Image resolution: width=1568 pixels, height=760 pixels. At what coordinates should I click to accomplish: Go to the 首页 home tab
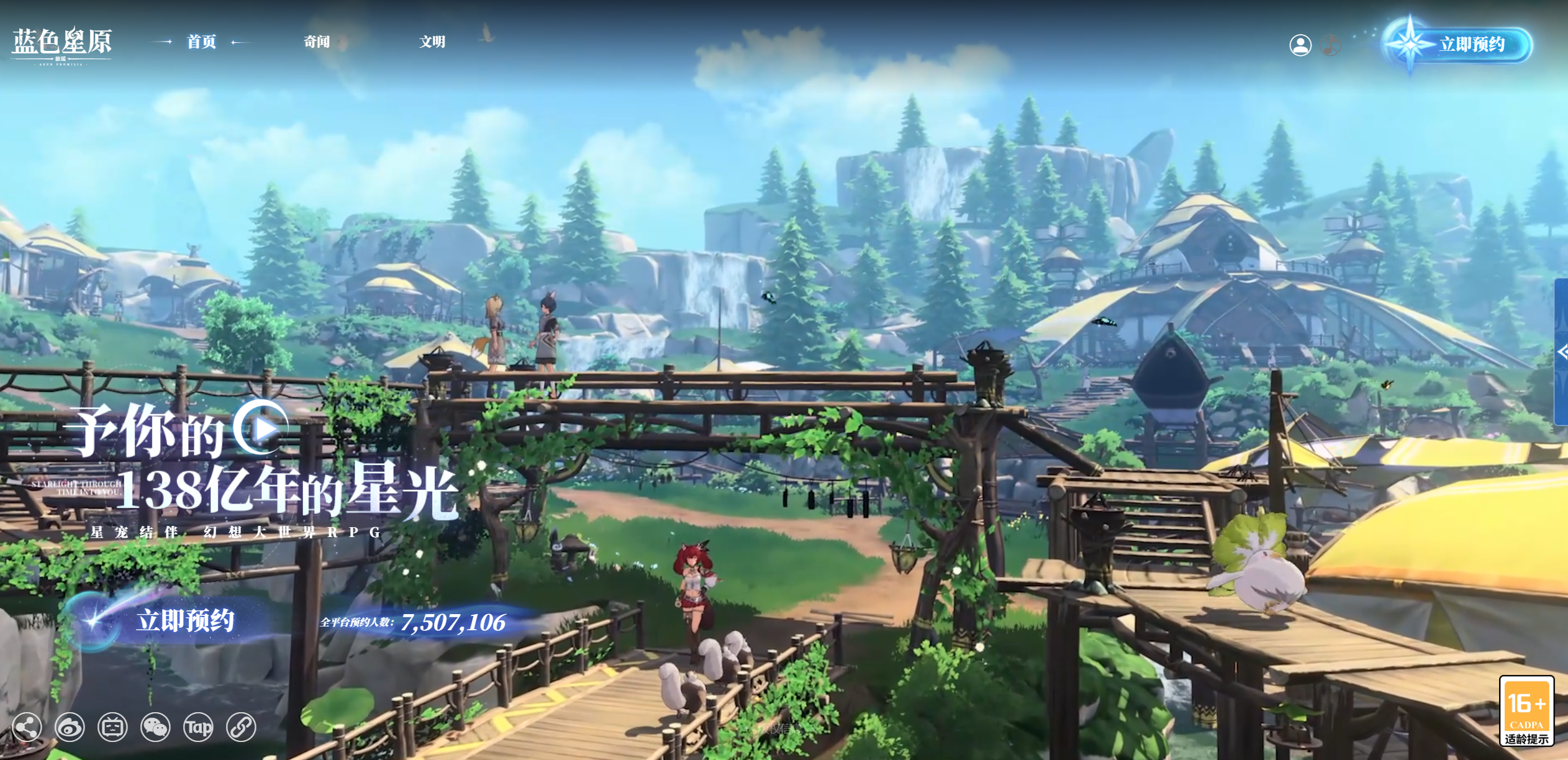pyautogui.click(x=201, y=42)
